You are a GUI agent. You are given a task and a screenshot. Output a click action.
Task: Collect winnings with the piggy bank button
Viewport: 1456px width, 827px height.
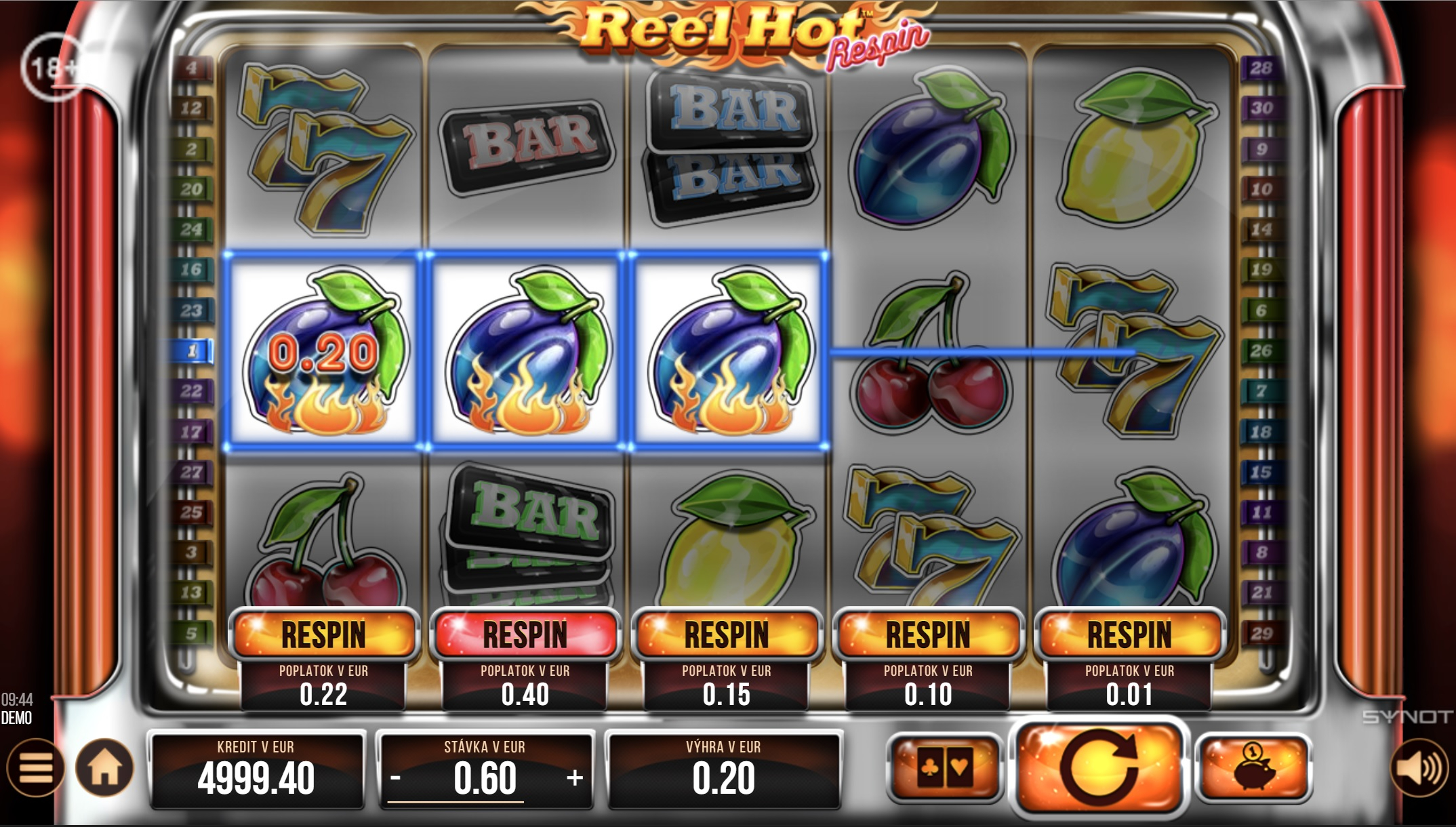(1253, 769)
